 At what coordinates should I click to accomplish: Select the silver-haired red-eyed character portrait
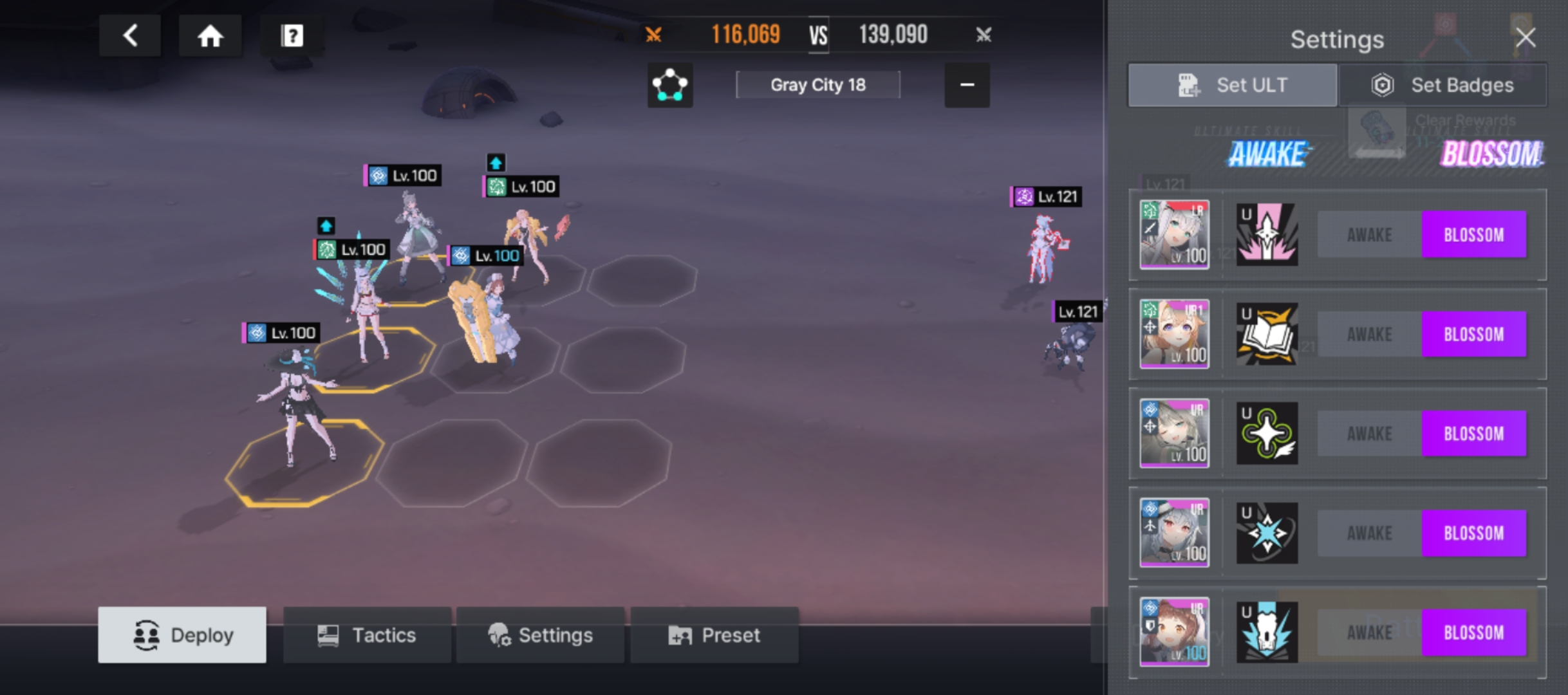pos(1174,533)
